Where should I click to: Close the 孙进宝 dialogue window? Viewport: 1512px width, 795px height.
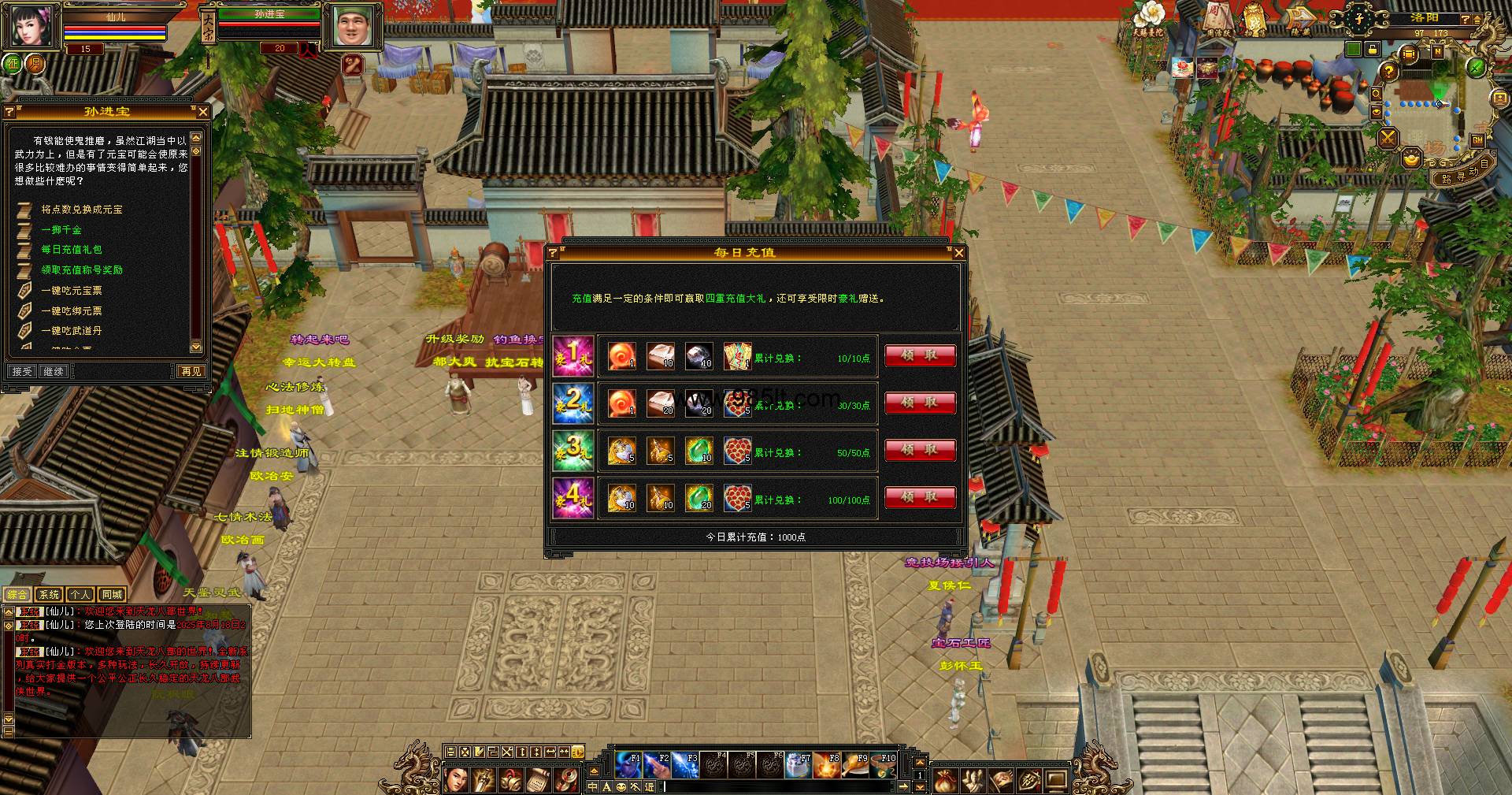pyautogui.click(x=203, y=112)
